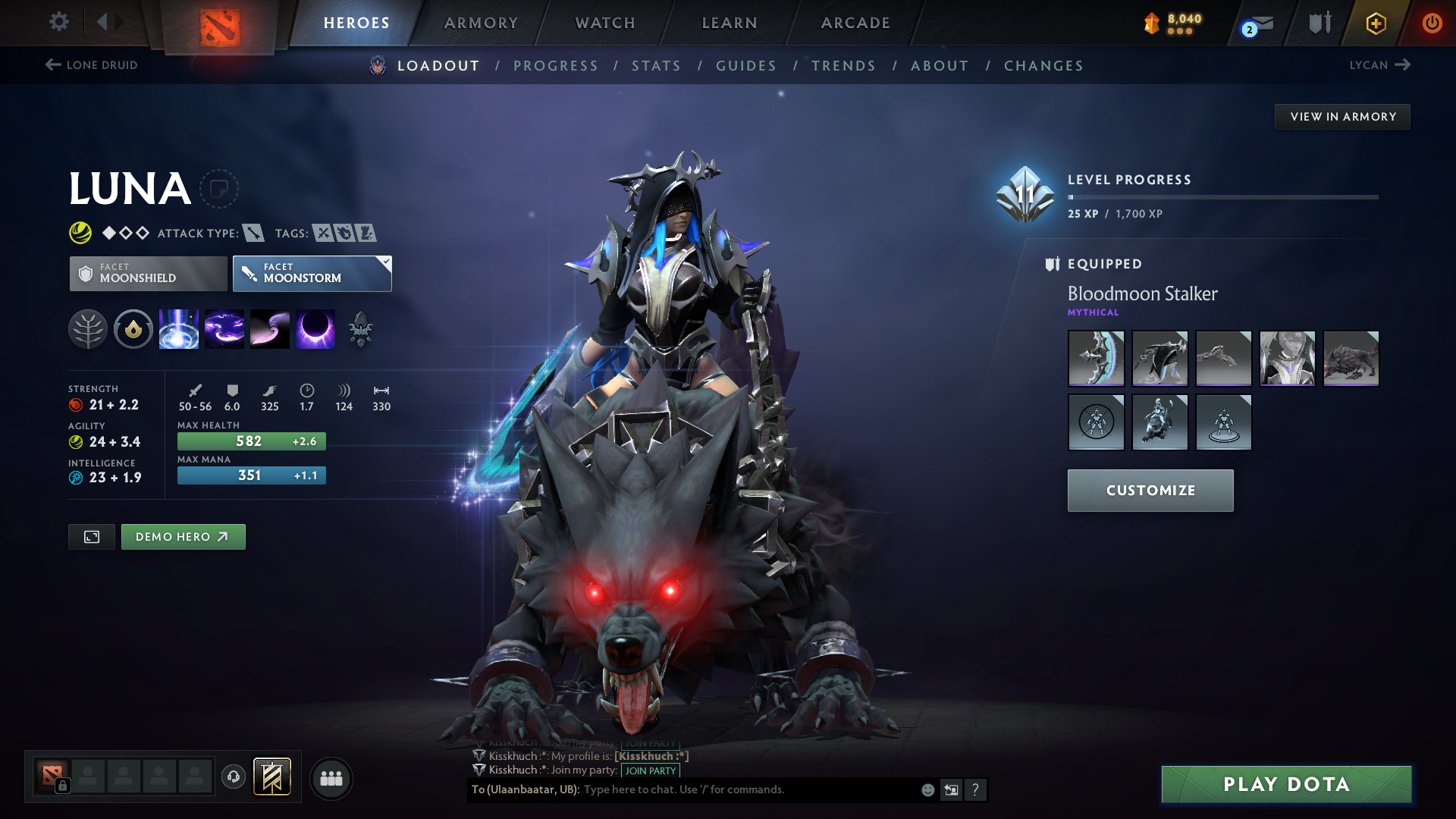Screen dimensions: 1456x819
Task: Open the settings gear in top left
Action: [58, 22]
